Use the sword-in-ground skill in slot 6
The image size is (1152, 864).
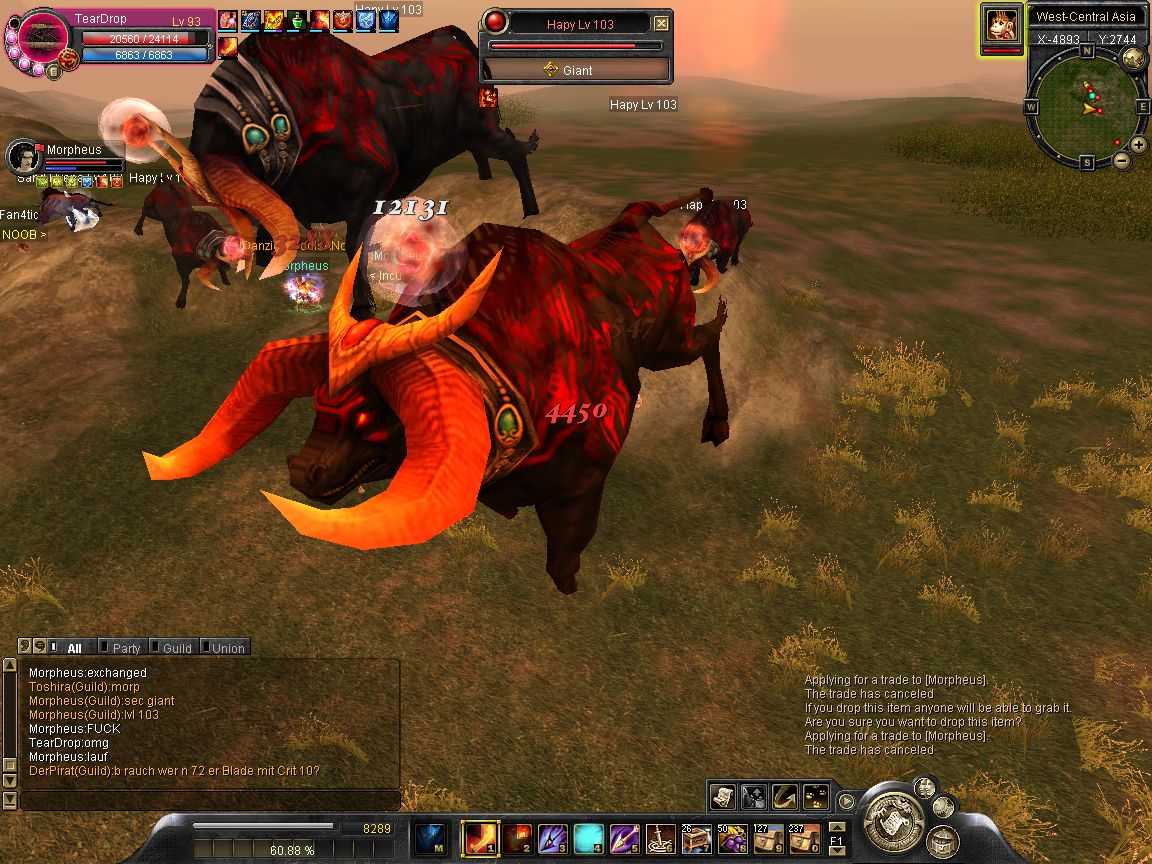pos(660,837)
